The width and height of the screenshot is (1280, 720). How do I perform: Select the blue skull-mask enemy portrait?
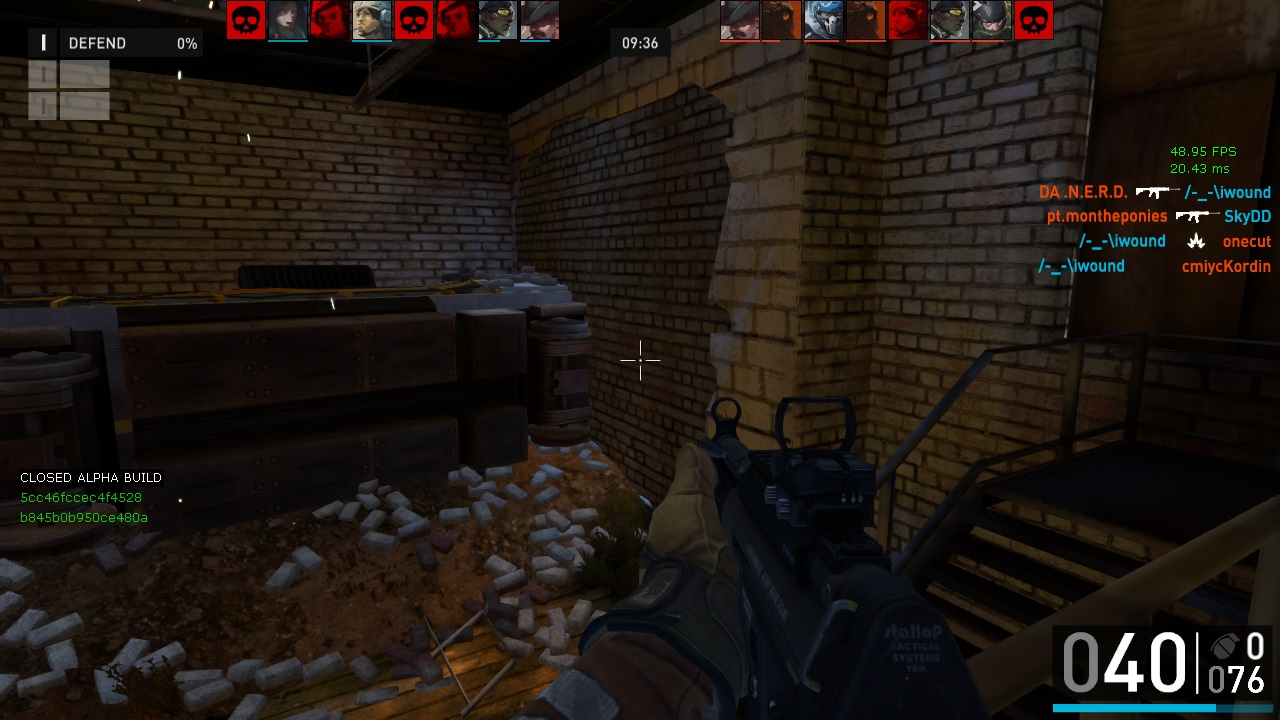[824, 20]
